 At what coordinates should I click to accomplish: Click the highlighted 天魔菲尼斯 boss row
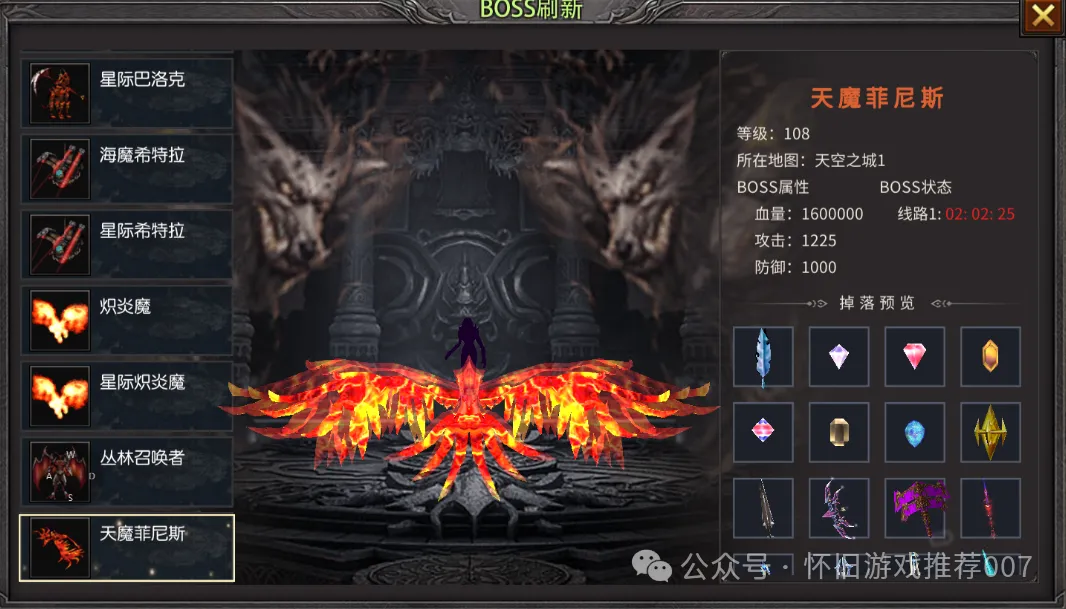pyautogui.click(x=127, y=547)
